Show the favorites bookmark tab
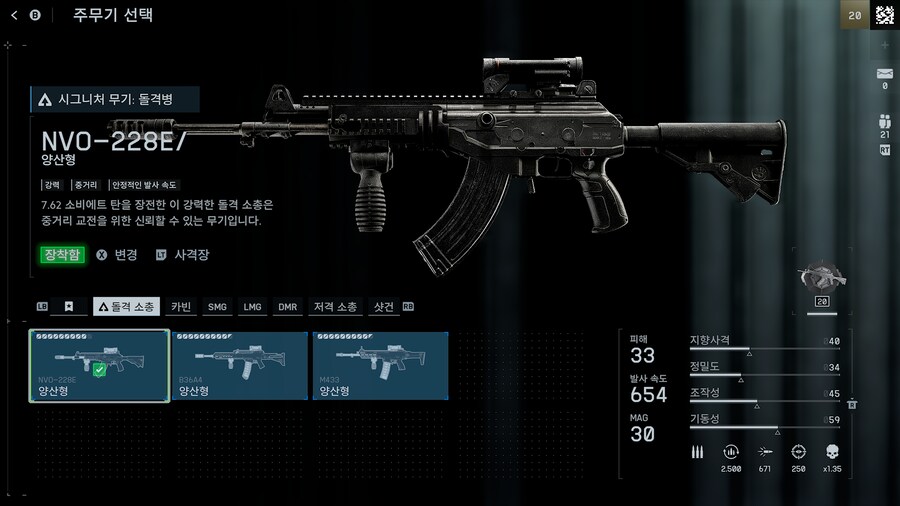 (x=69, y=307)
